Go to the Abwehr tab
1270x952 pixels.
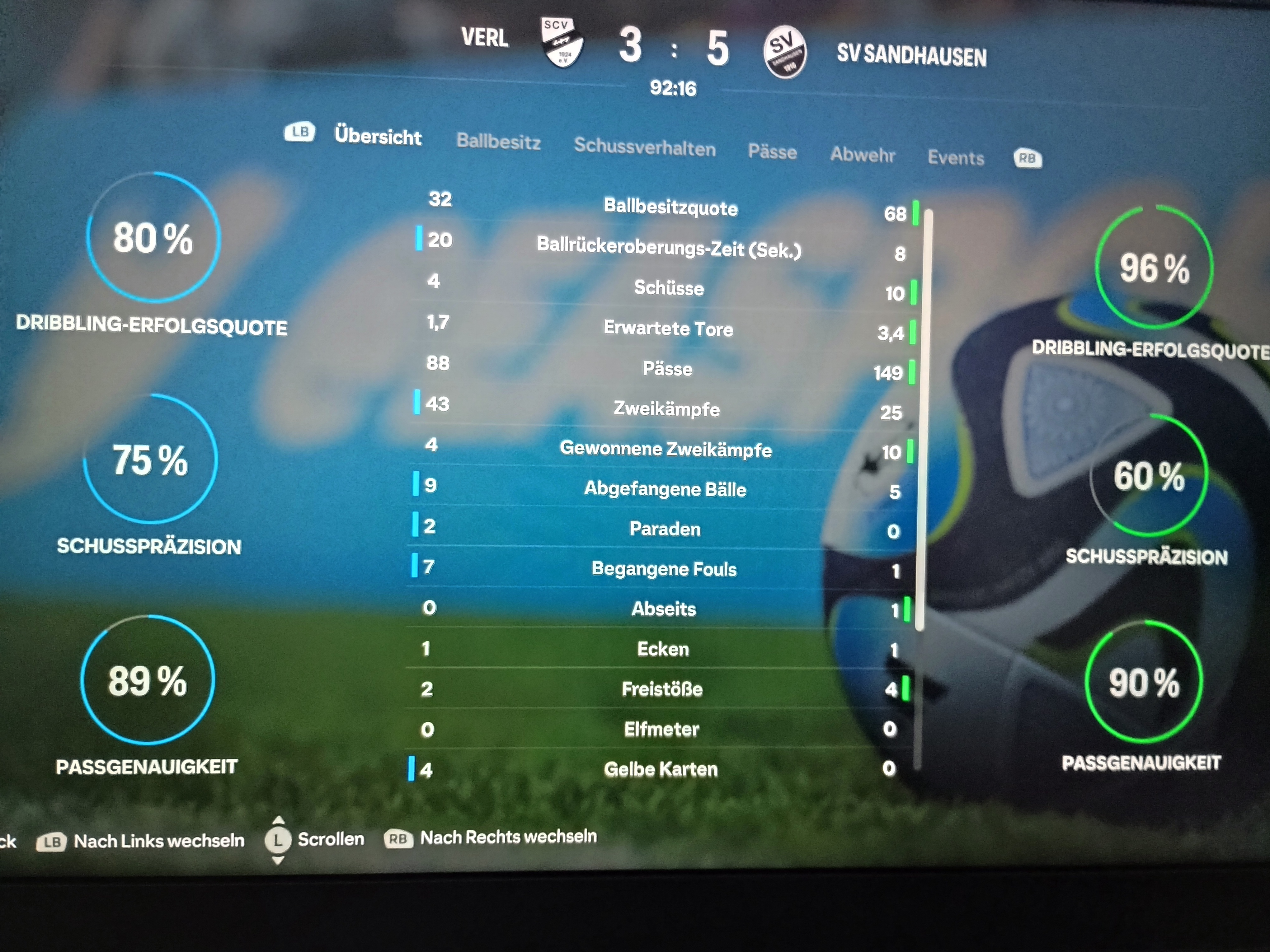[x=862, y=155]
